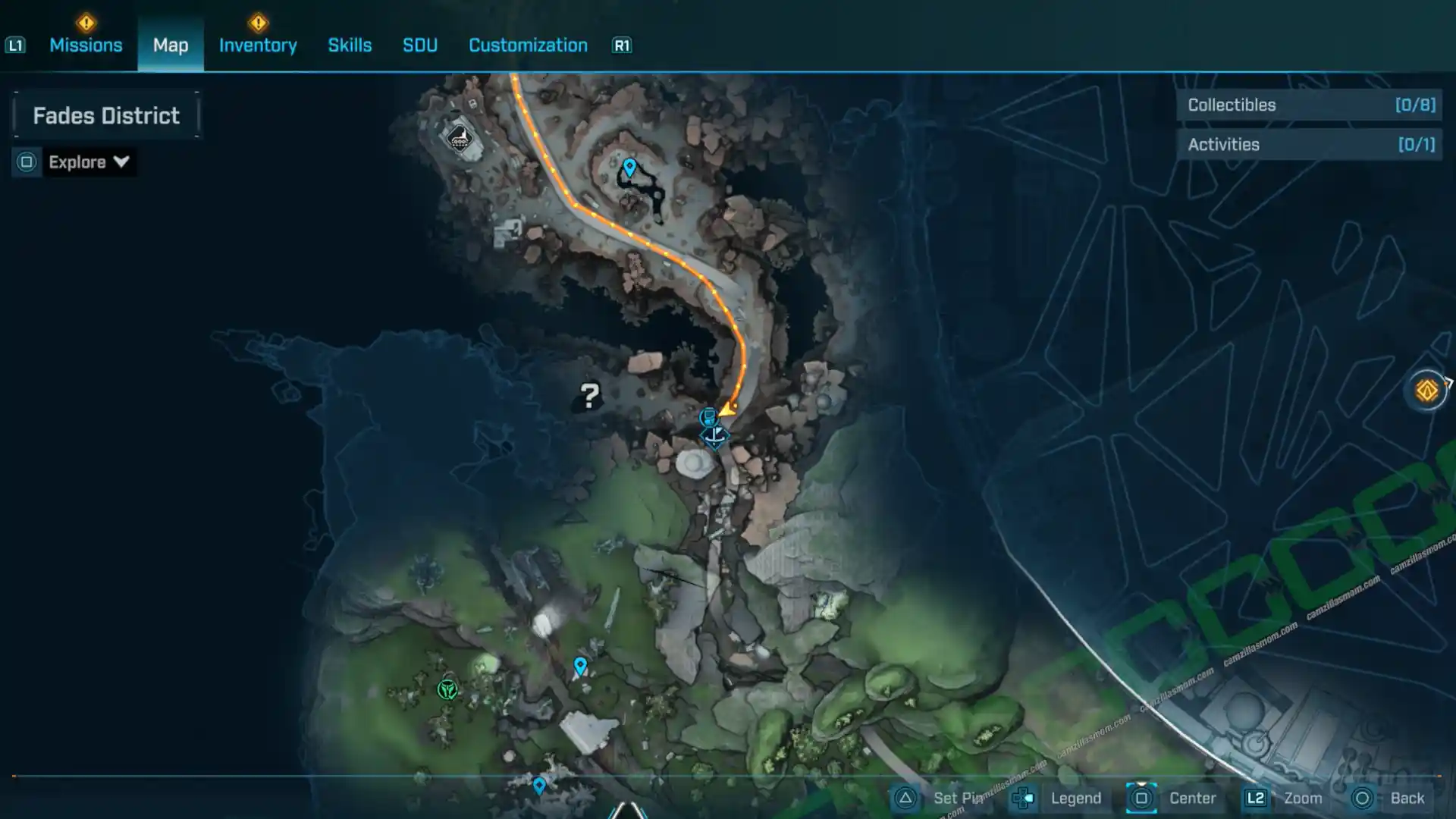Click the green circular emblem map marker

coord(447,689)
